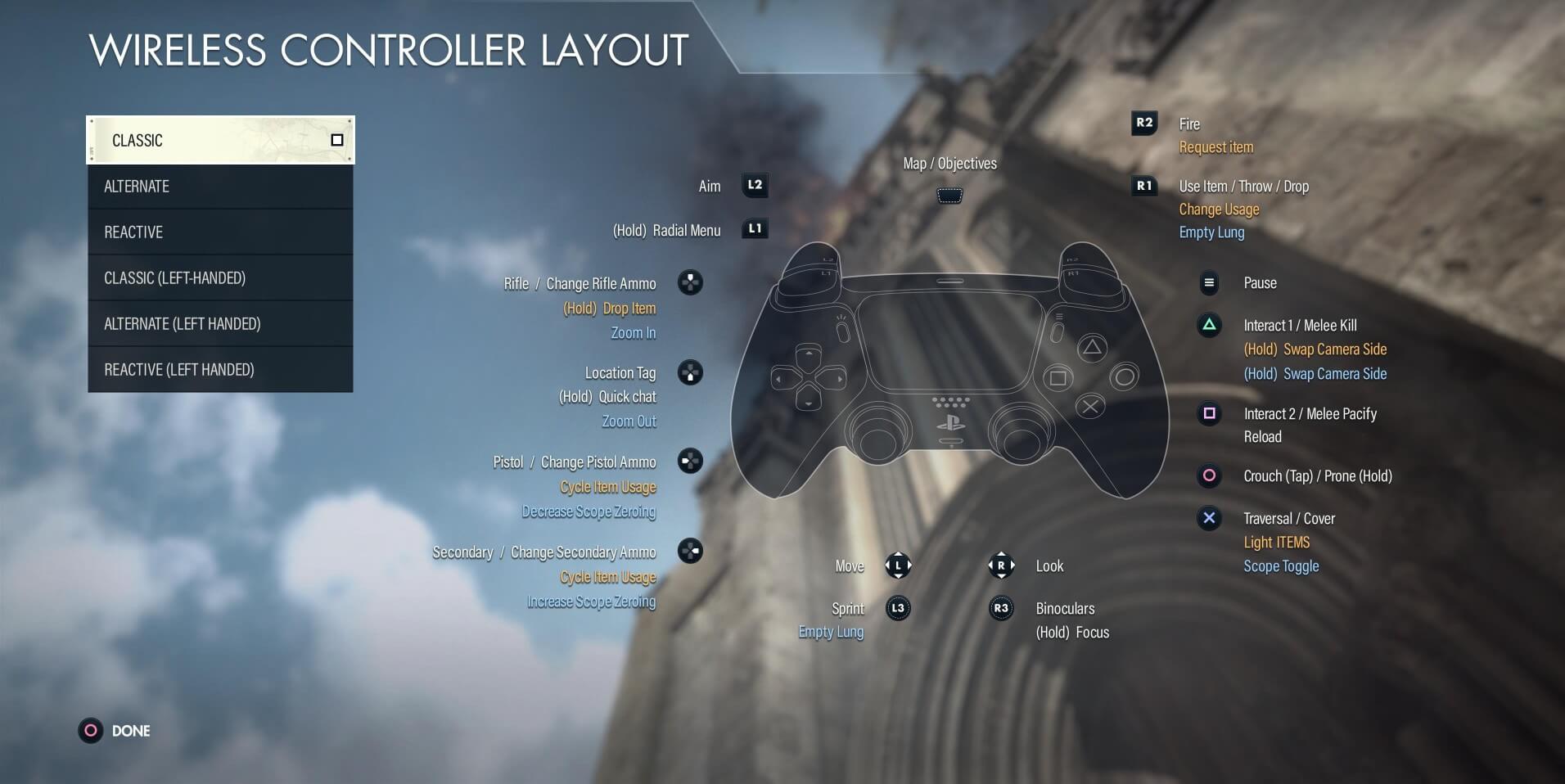1565x784 pixels.
Task: Select Alternate (Left Handed) layout
Action: pyautogui.click(x=219, y=324)
